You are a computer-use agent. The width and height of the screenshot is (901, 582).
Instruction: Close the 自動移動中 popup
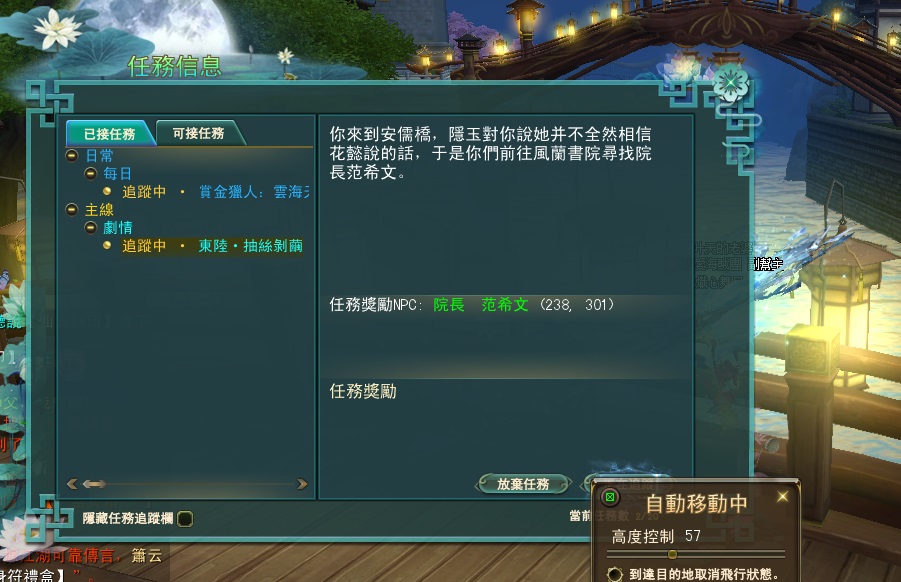[782, 497]
